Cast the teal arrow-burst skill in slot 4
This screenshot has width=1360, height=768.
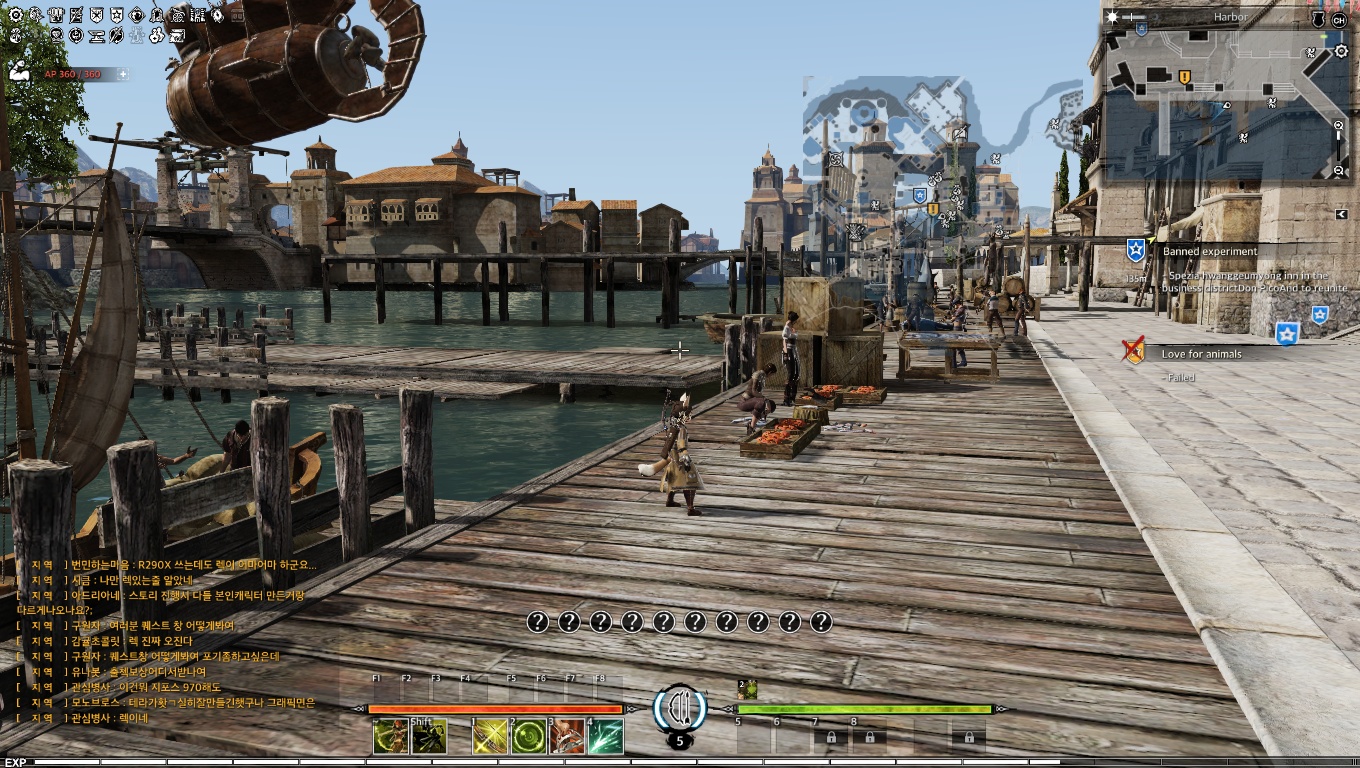(606, 737)
